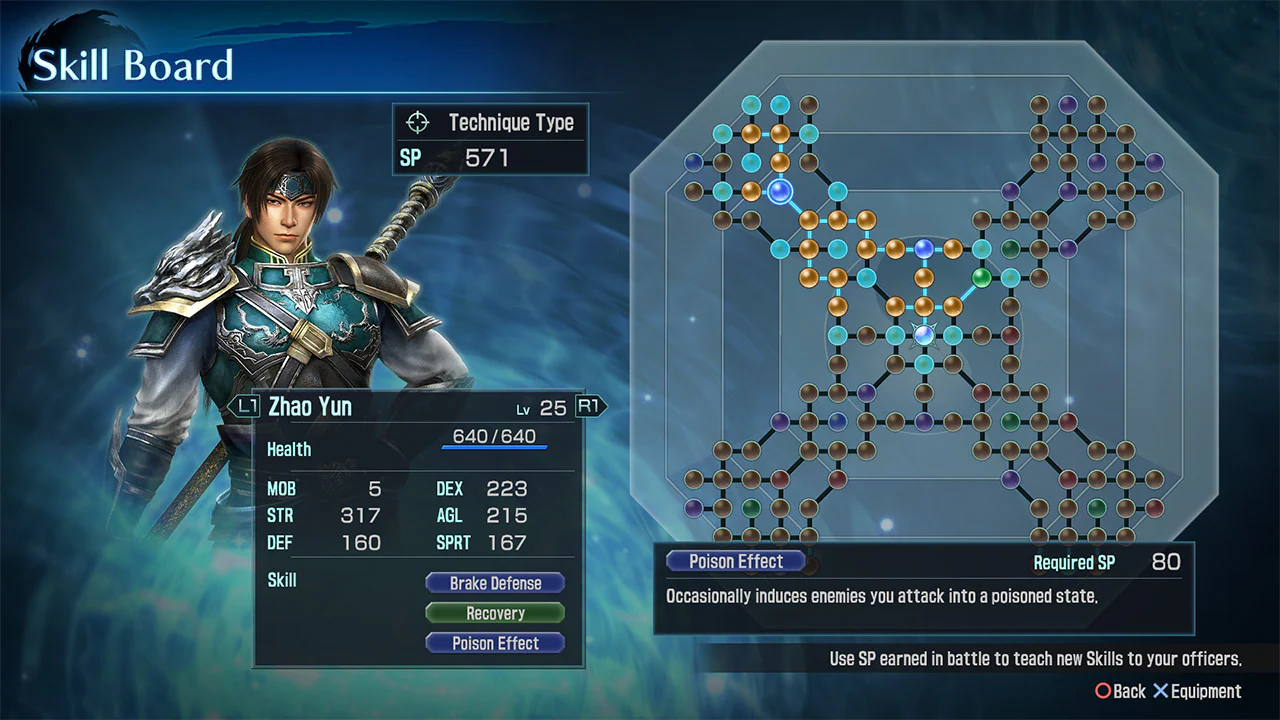Click the X icon next to Equipment
The height and width of the screenshot is (720, 1280).
click(x=1160, y=691)
